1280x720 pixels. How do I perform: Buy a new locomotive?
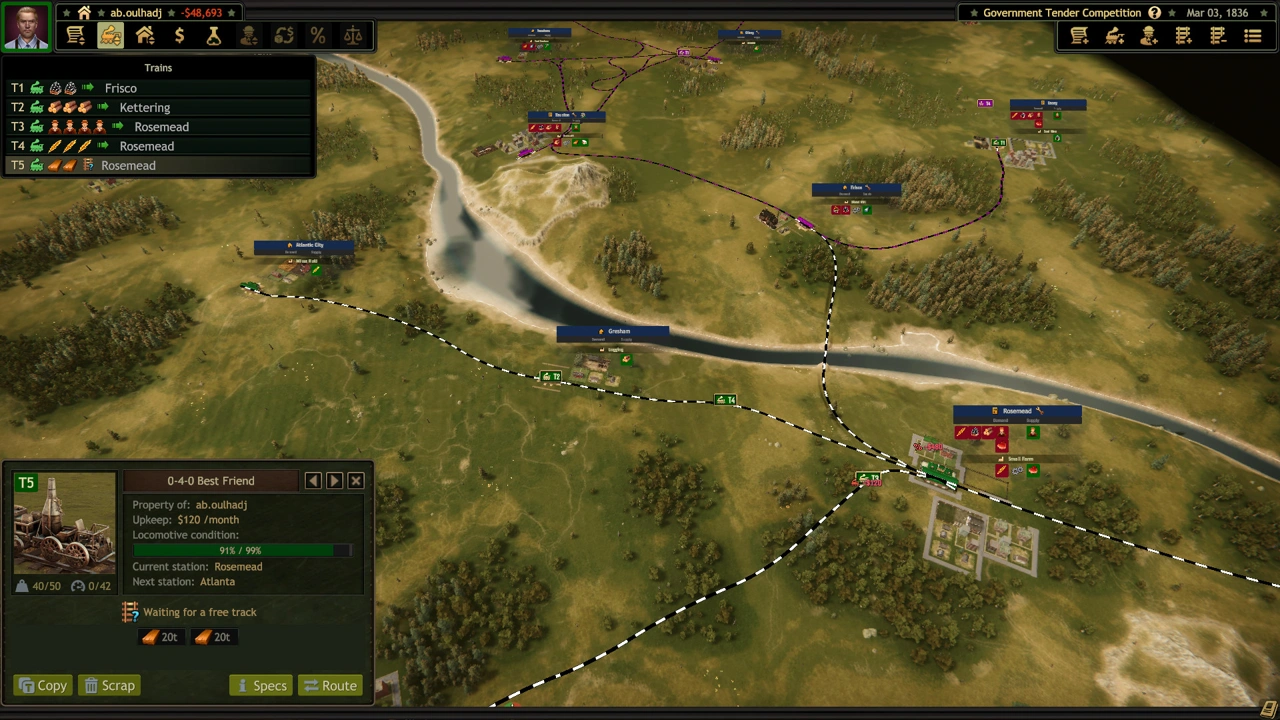click(1114, 36)
